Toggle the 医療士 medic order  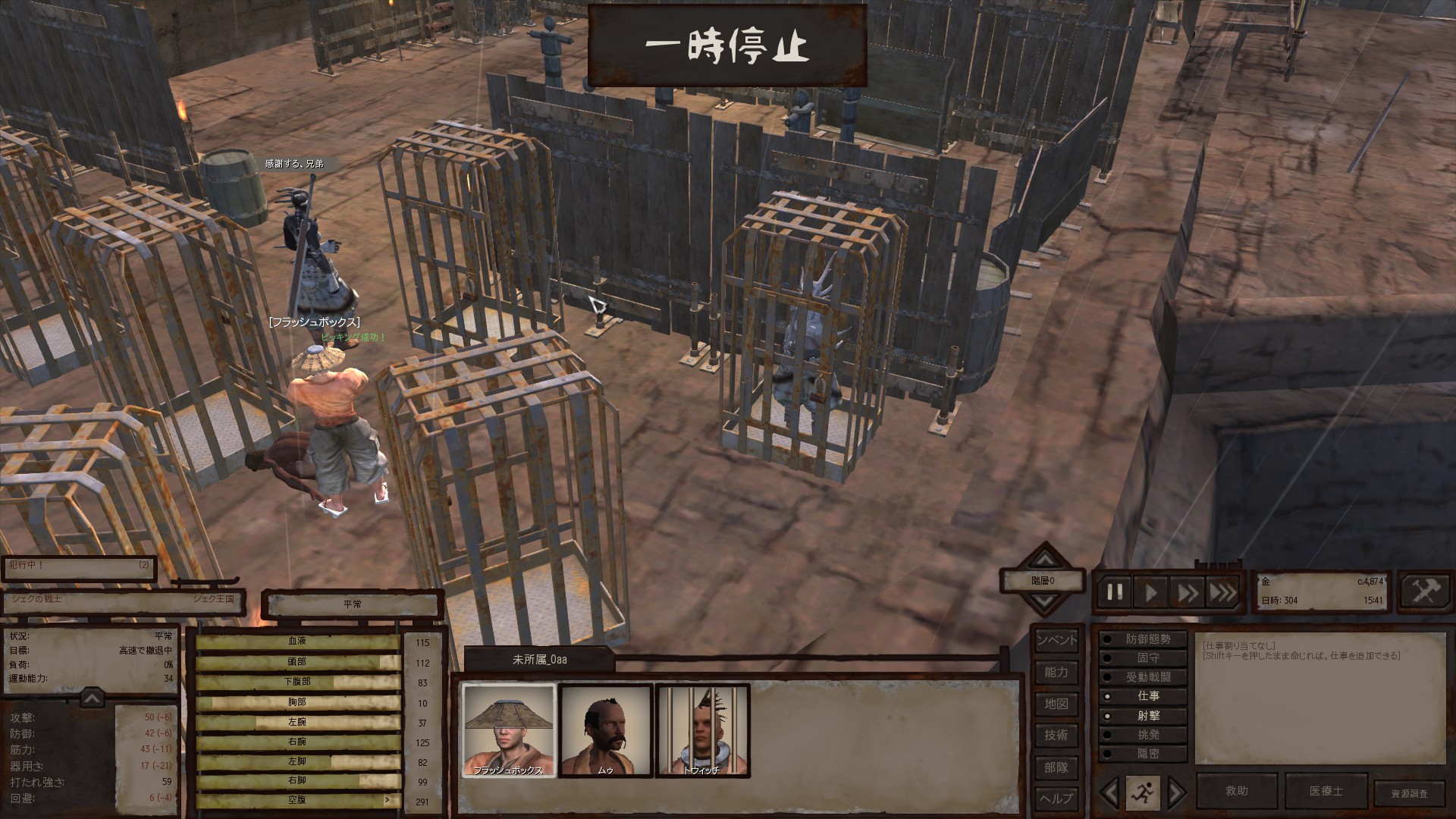pyautogui.click(x=1326, y=791)
